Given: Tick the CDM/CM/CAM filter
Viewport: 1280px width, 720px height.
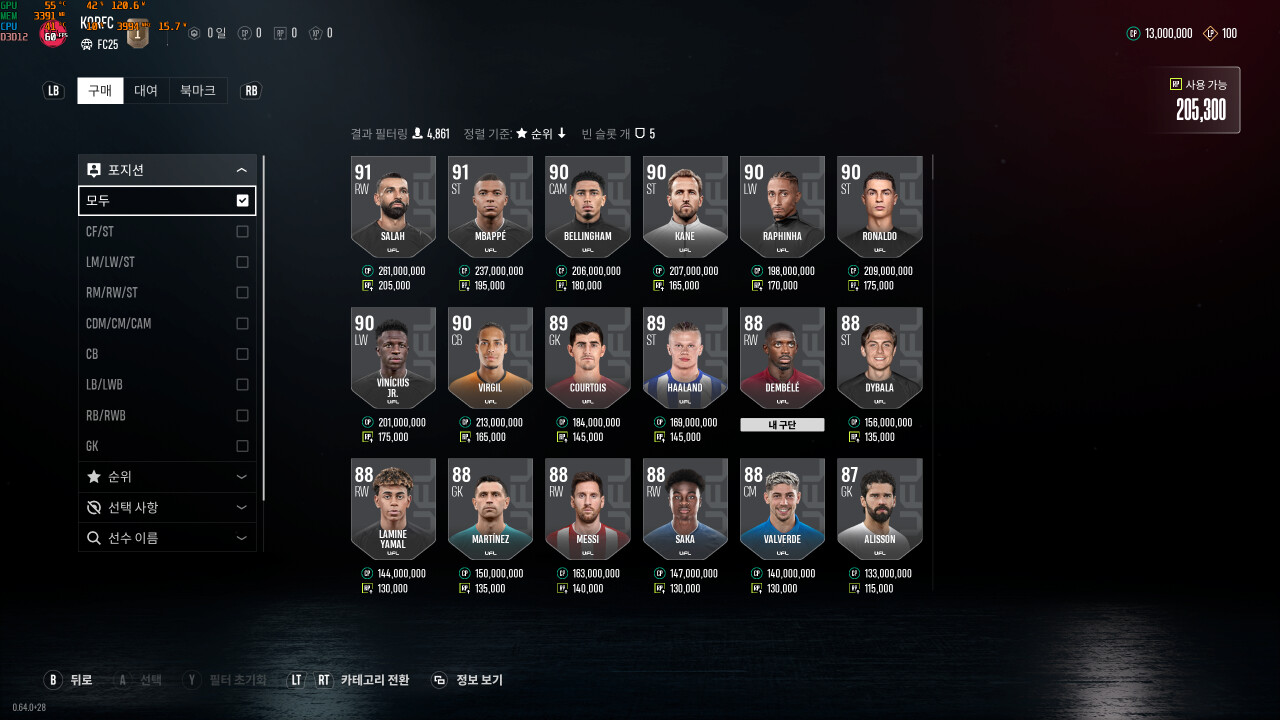Looking at the screenshot, I should [x=242, y=324].
